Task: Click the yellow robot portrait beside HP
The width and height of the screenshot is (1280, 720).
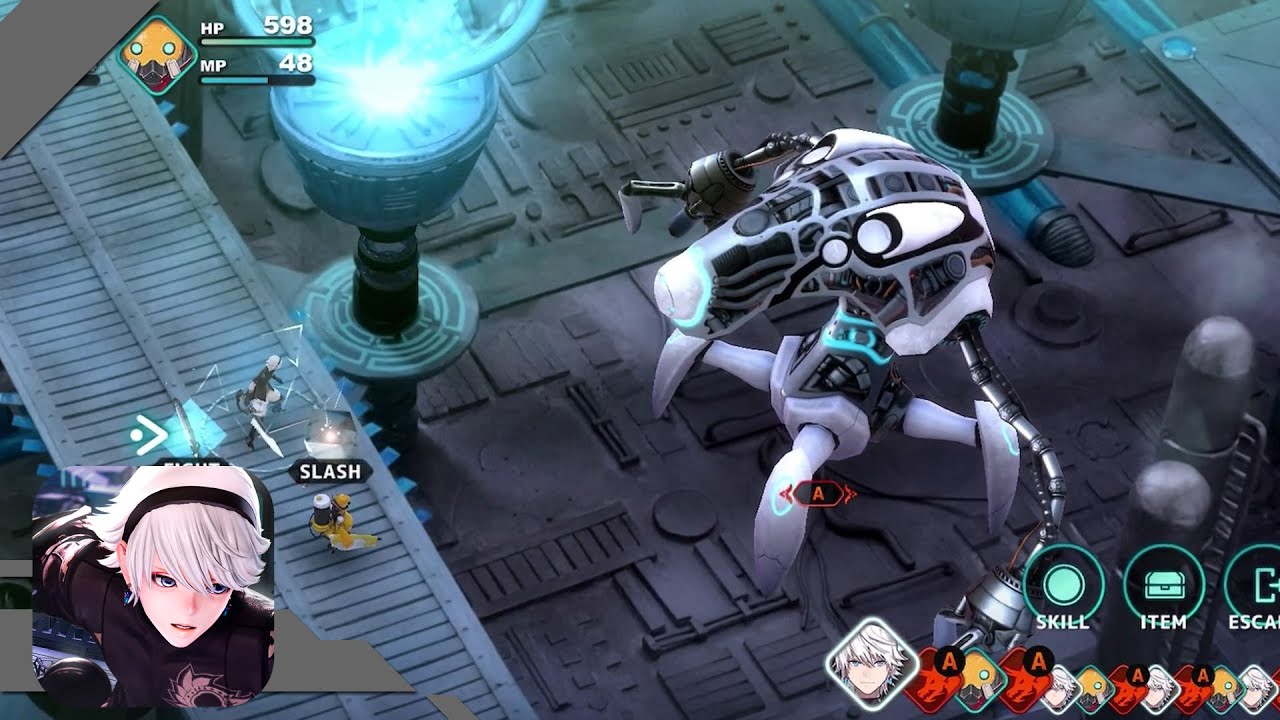Action: pyautogui.click(x=154, y=54)
